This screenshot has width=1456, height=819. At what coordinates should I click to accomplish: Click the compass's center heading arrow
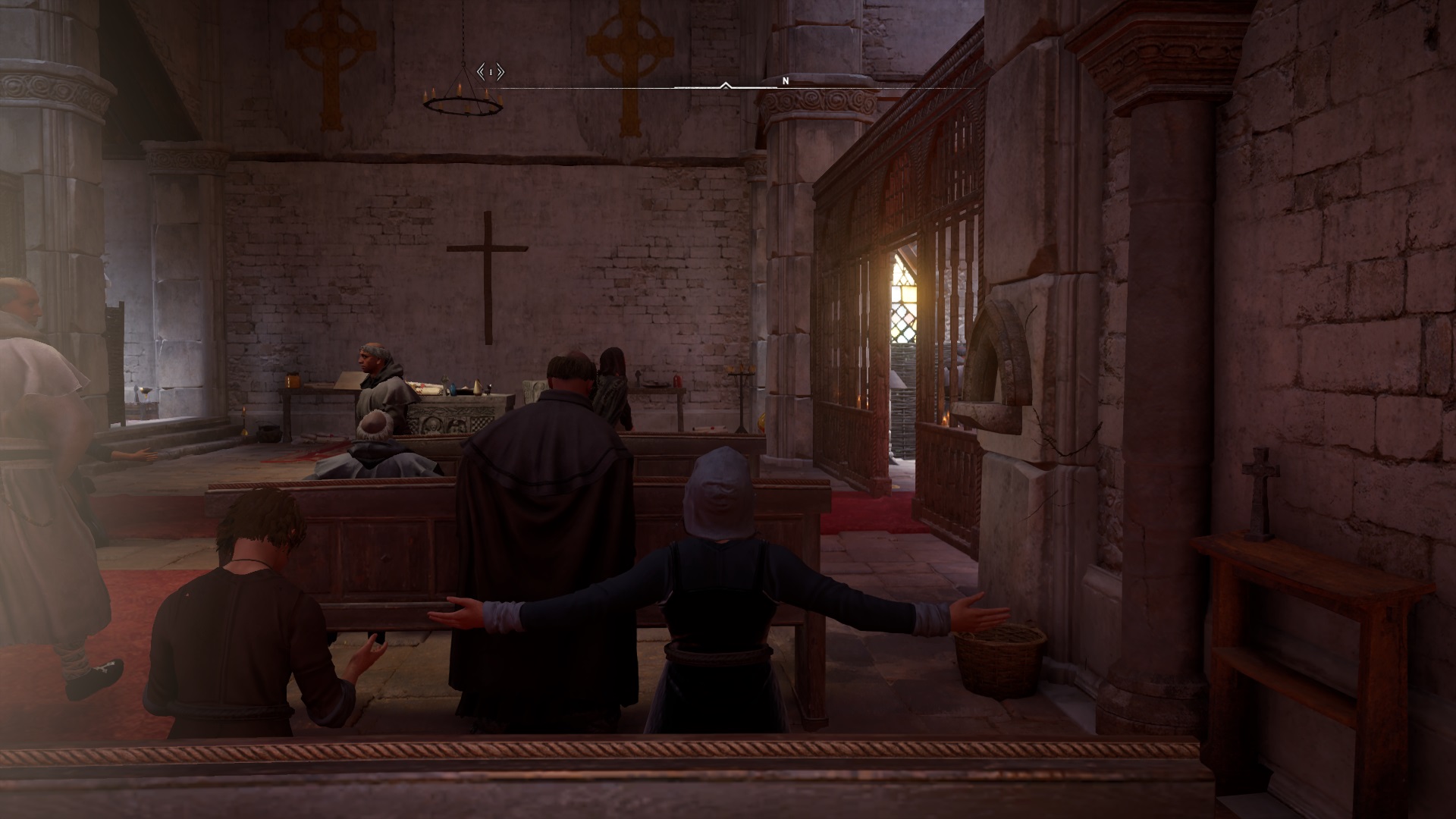coord(726,86)
